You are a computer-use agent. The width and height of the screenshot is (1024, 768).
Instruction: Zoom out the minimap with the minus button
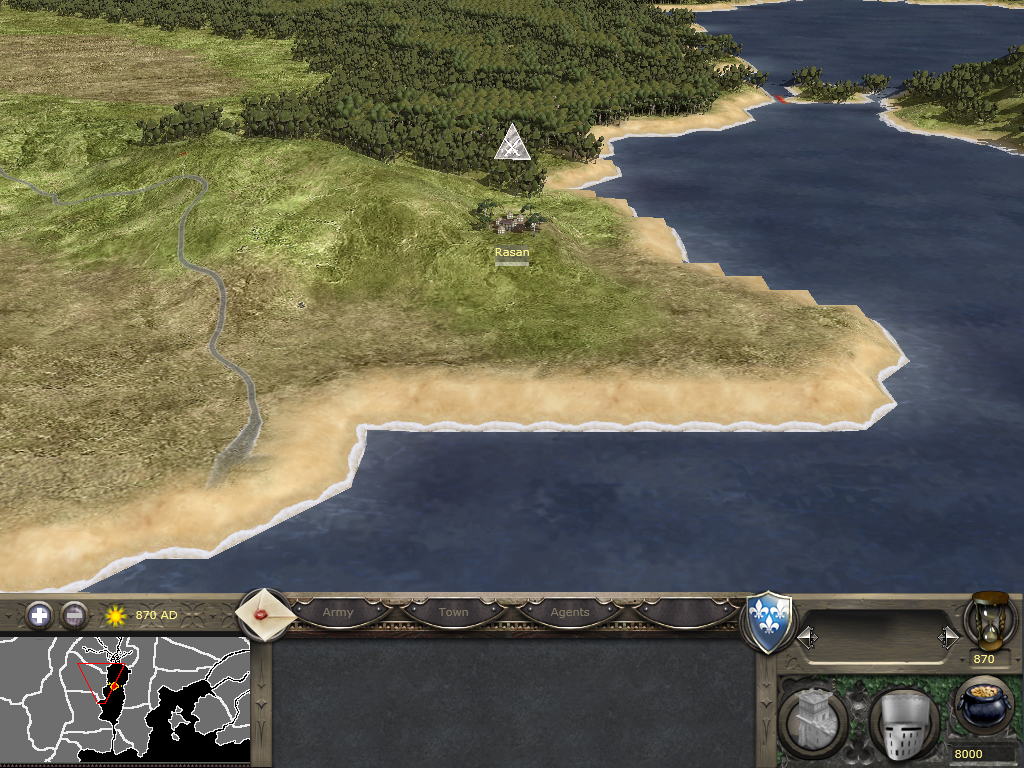click(74, 615)
